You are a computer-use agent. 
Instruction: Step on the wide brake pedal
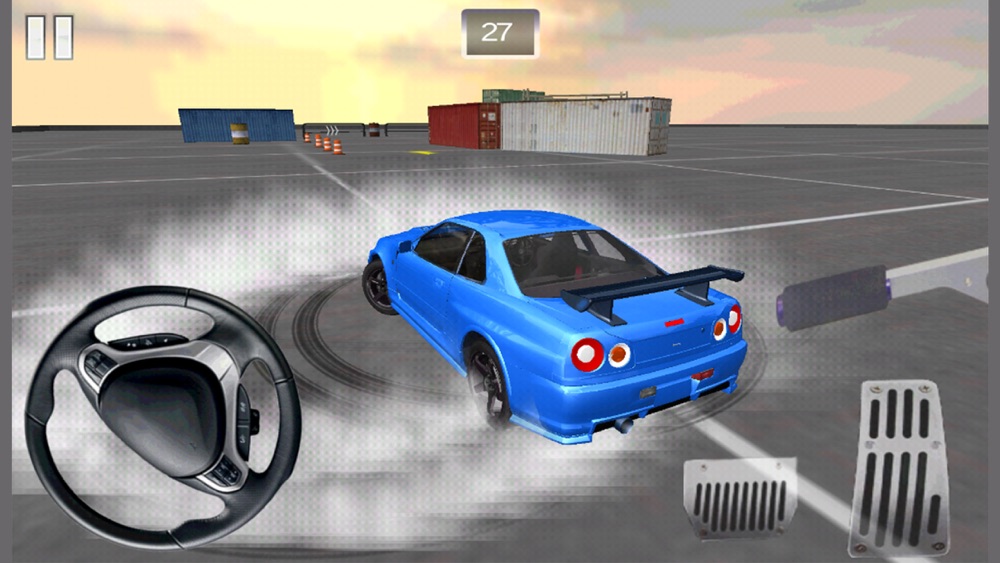741,498
